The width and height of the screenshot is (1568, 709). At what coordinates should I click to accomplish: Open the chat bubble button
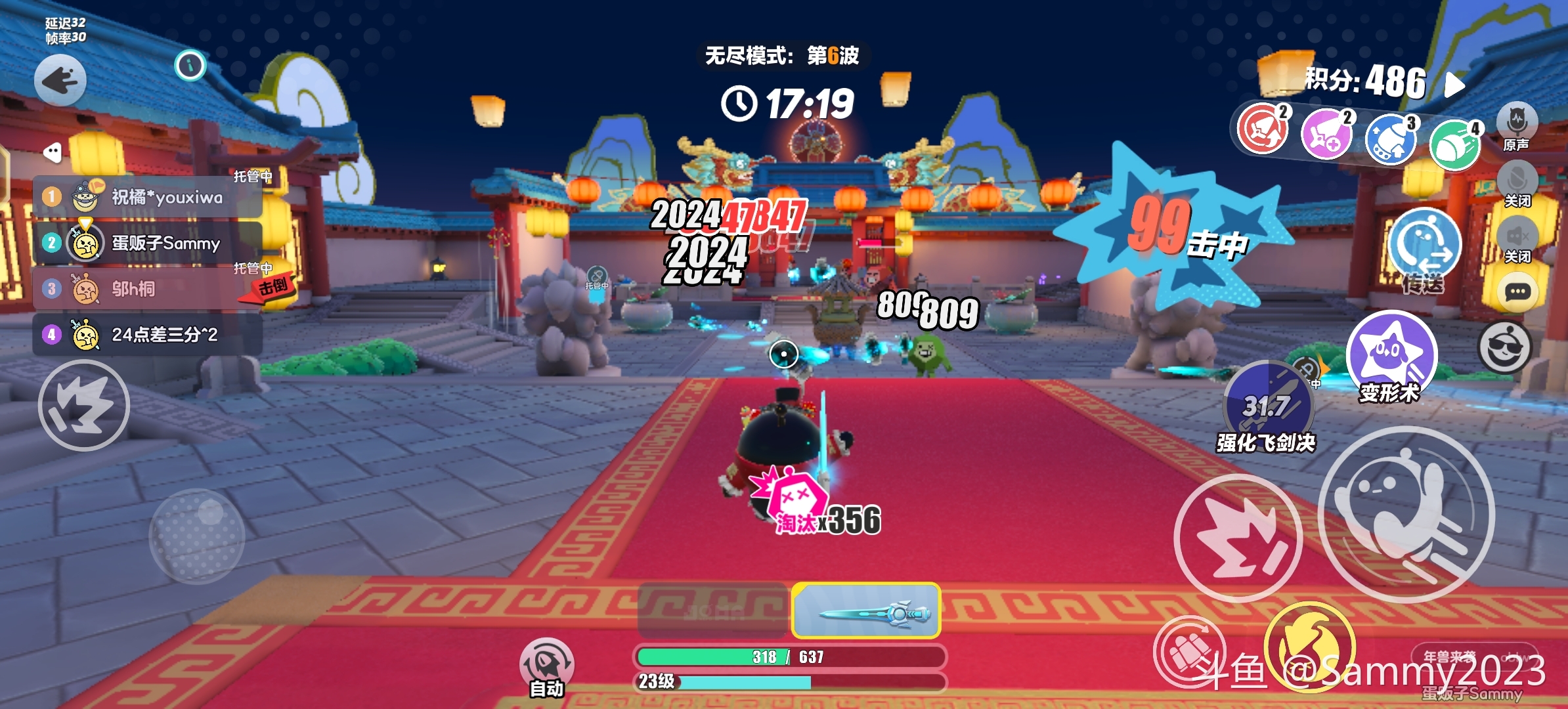pos(1517,292)
